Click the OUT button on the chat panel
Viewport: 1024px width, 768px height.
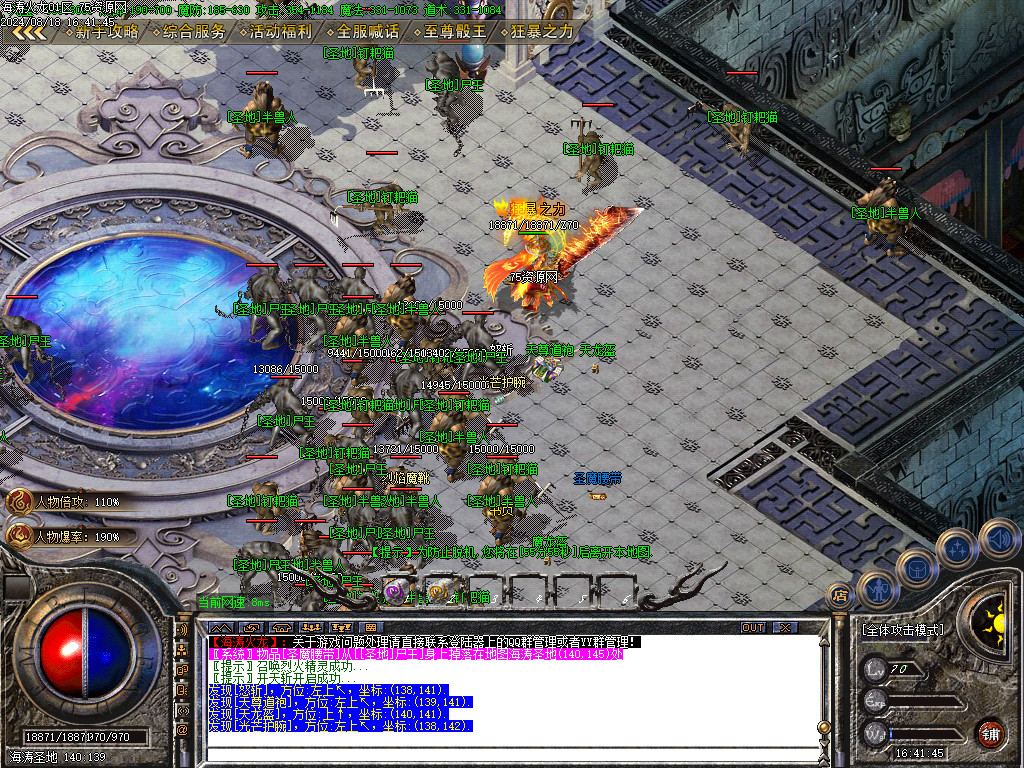click(752, 627)
